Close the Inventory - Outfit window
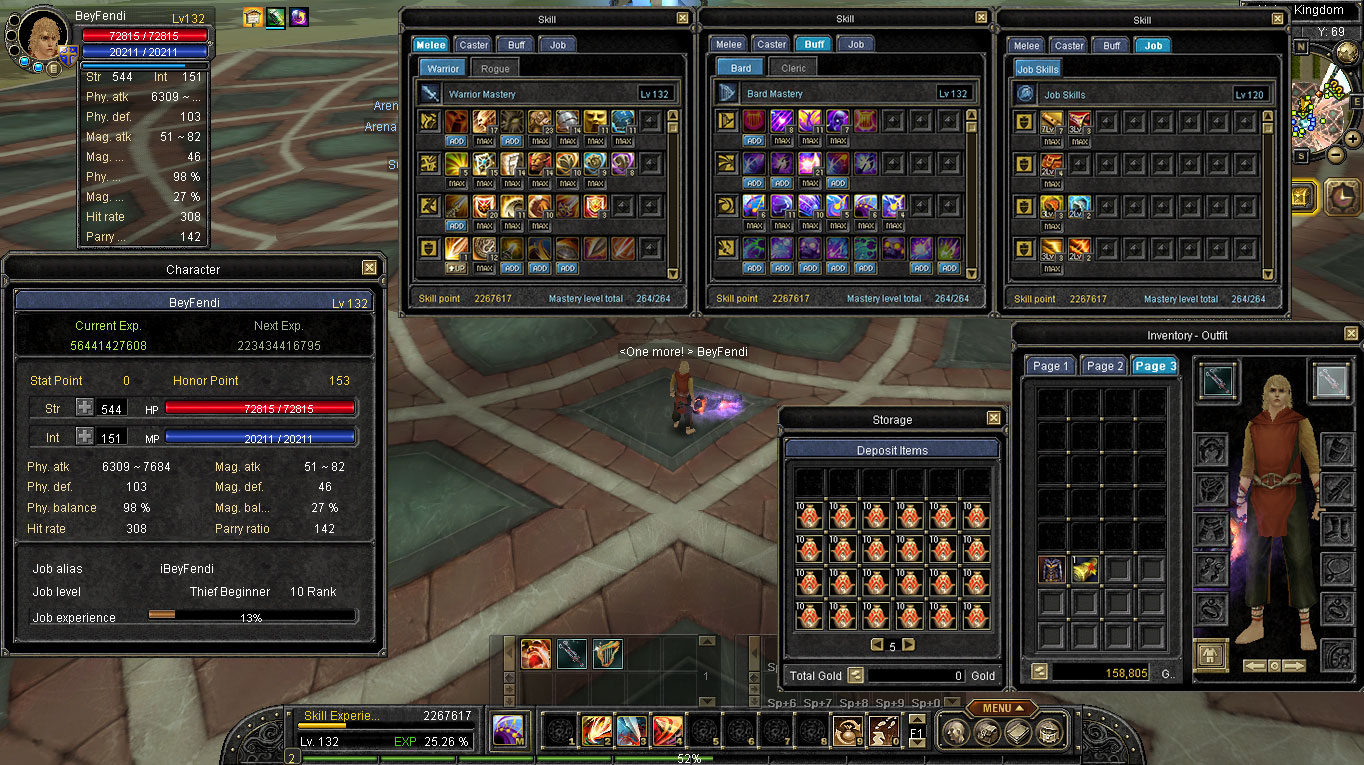The image size is (1364, 765). [x=1351, y=334]
